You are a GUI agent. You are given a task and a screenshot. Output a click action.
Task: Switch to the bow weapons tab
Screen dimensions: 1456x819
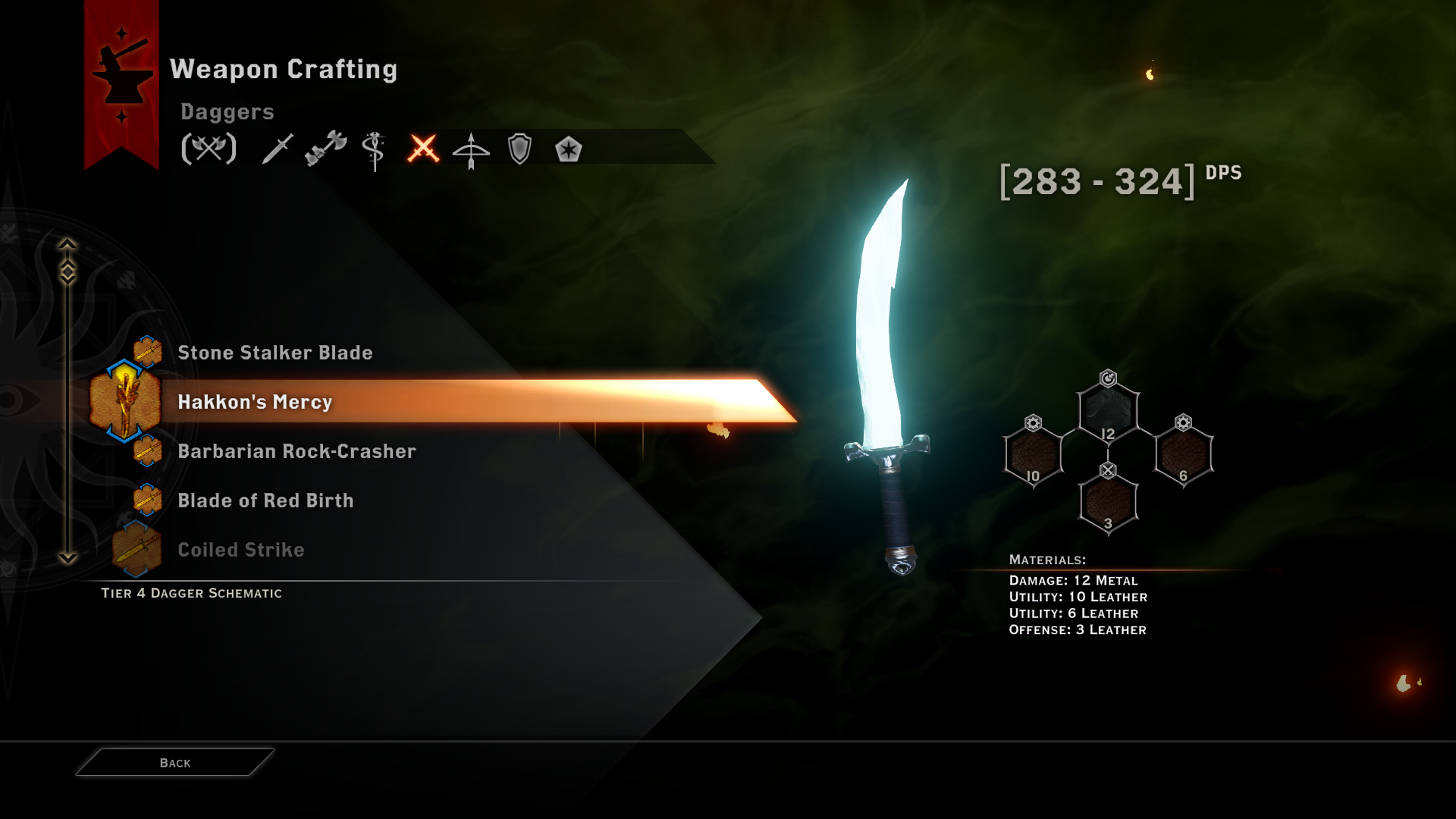click(x=471, y=149)
